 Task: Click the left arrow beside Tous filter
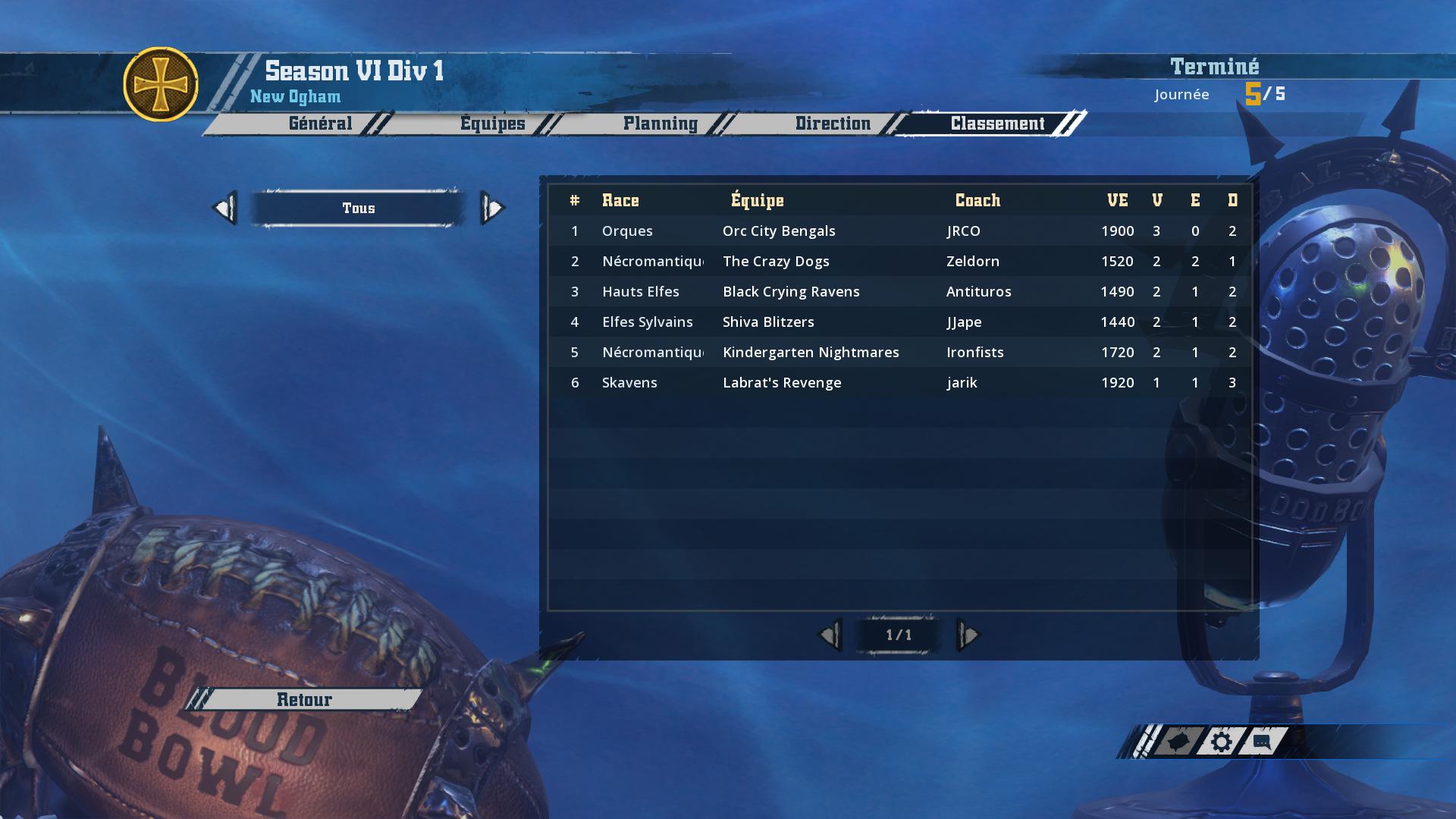pyautogui.click(x=225, y=208)
